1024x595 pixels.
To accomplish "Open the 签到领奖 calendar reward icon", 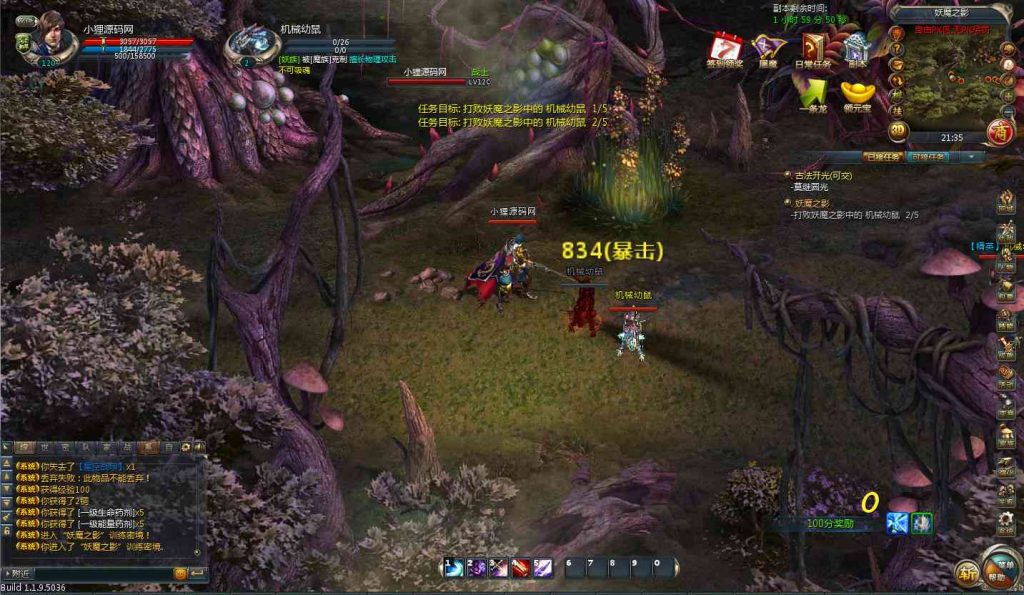I will tap(724, 48).
